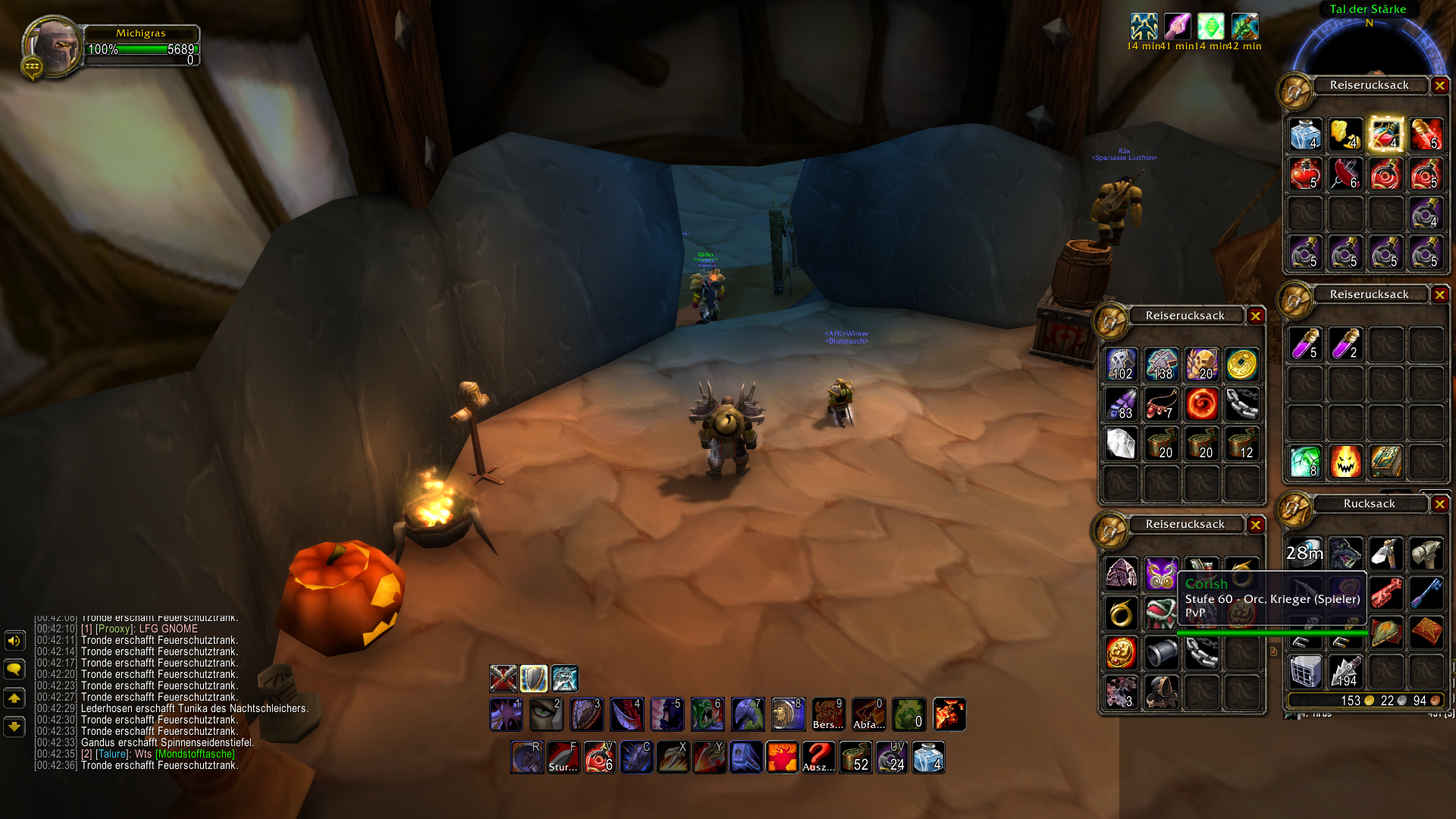Viewport: 1456px width, 819px height.
Task: Pick the jack-o-lantern pumpkin item
Action: 1345,462
